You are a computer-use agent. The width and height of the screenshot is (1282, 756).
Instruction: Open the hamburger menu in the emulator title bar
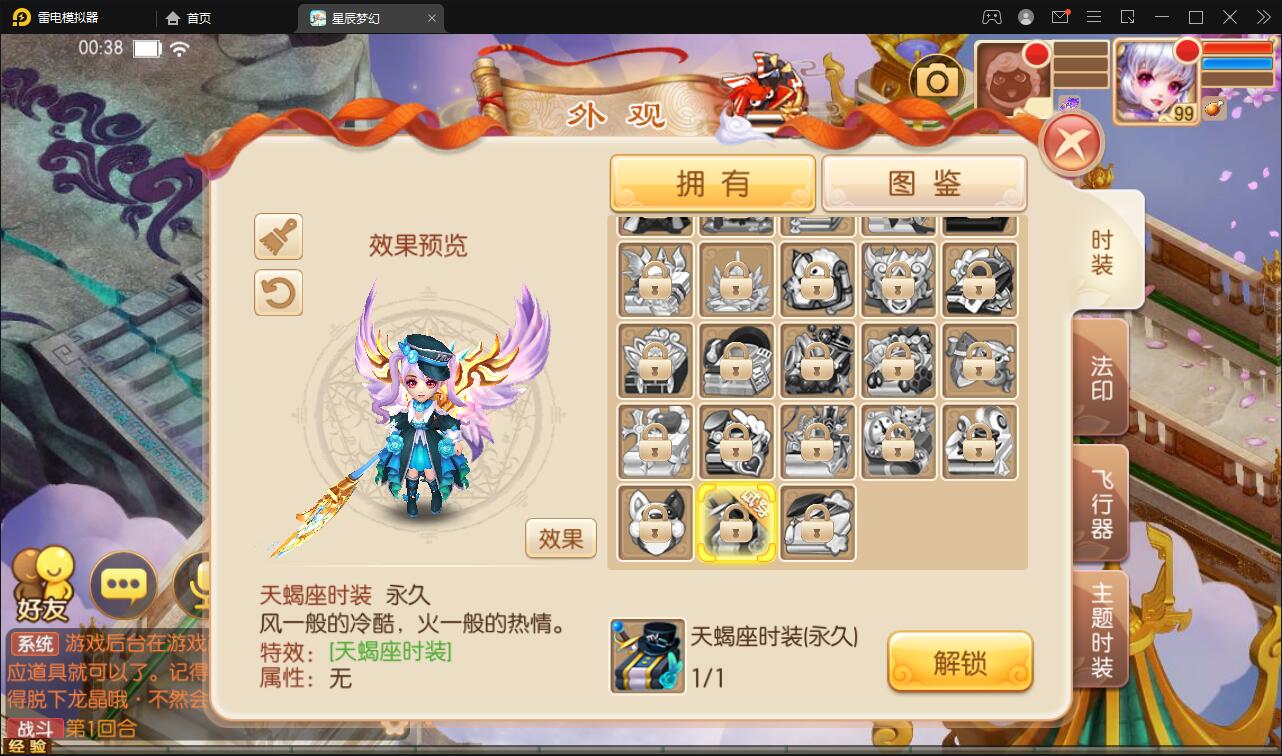[x=1093, y=17]
